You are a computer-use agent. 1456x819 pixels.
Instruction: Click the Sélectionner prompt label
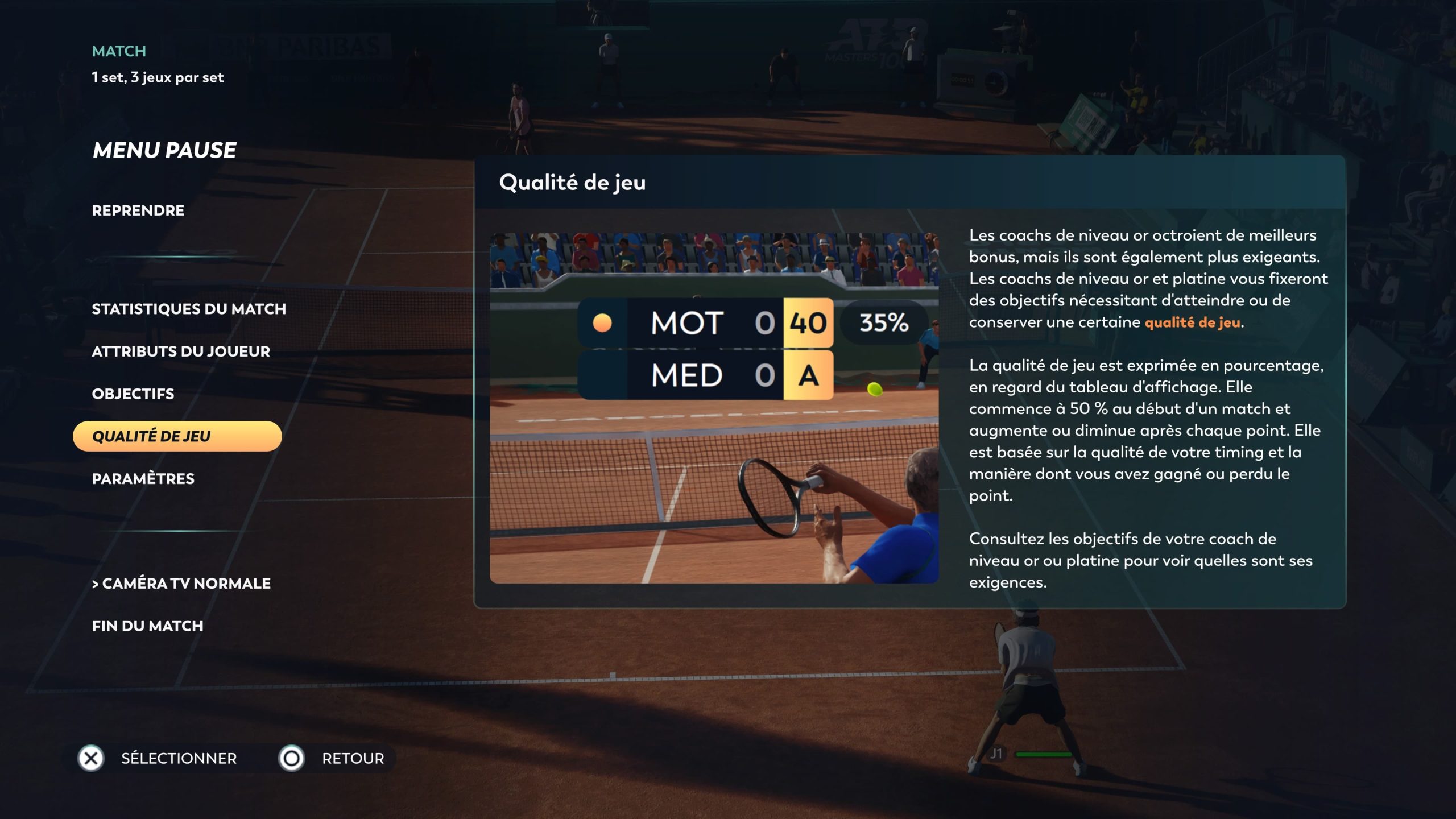pos(179,758)
